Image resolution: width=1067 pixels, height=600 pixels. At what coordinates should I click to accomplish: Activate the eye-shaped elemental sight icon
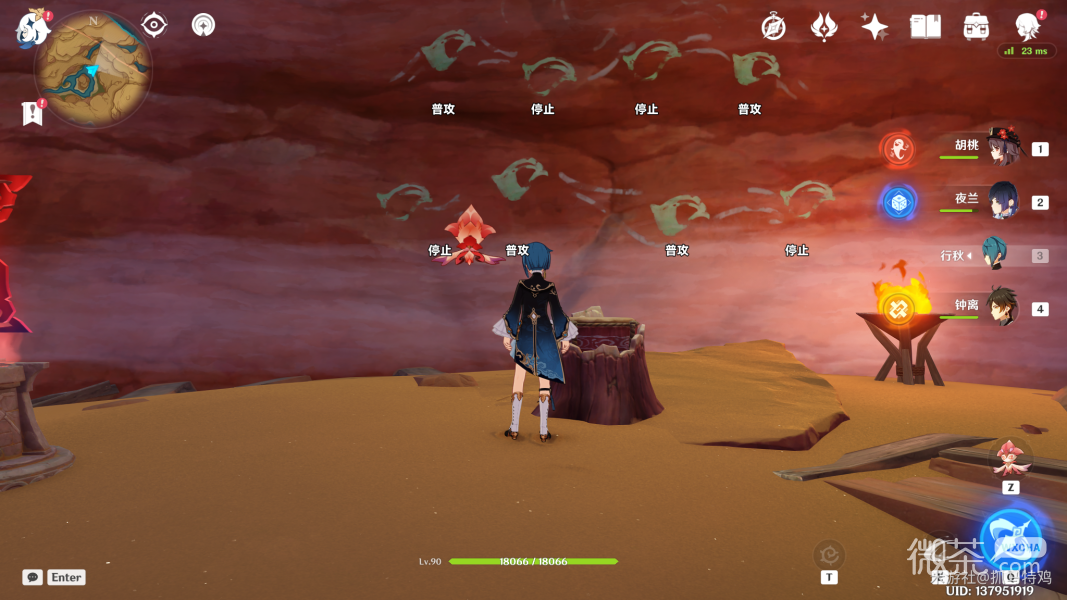[x=154, y=25]
